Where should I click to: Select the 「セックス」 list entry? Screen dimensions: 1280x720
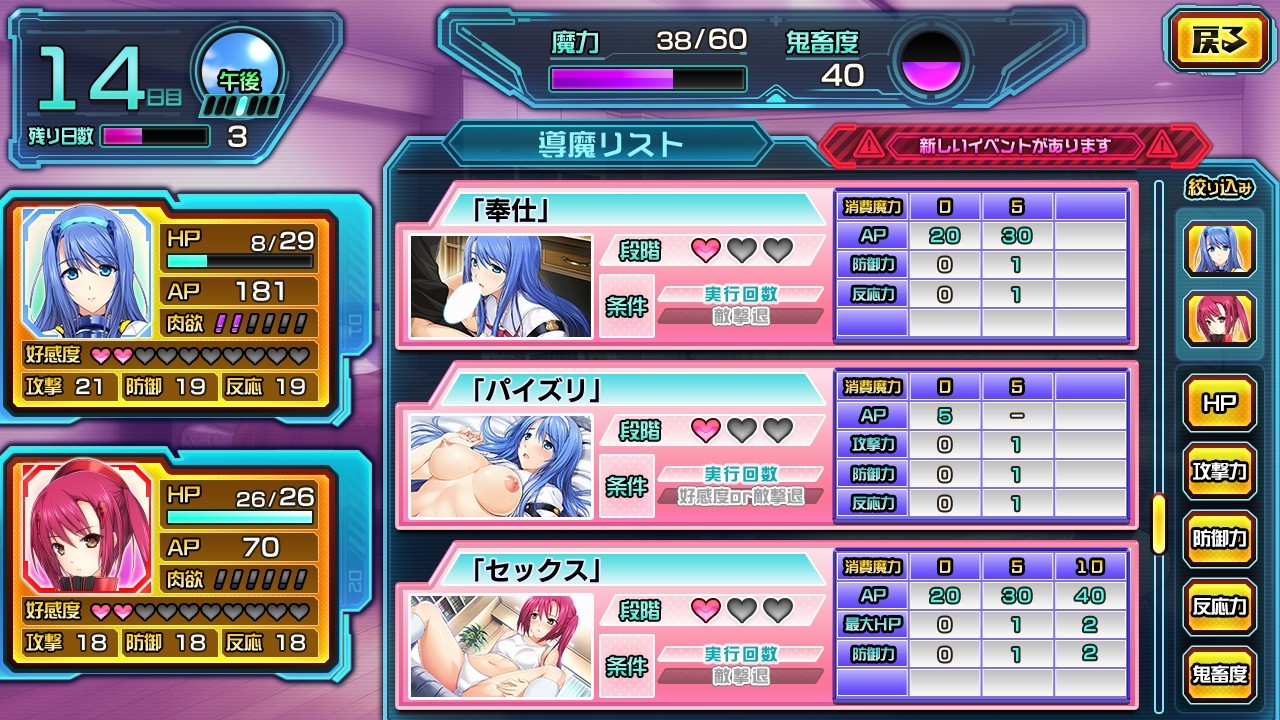615,627
